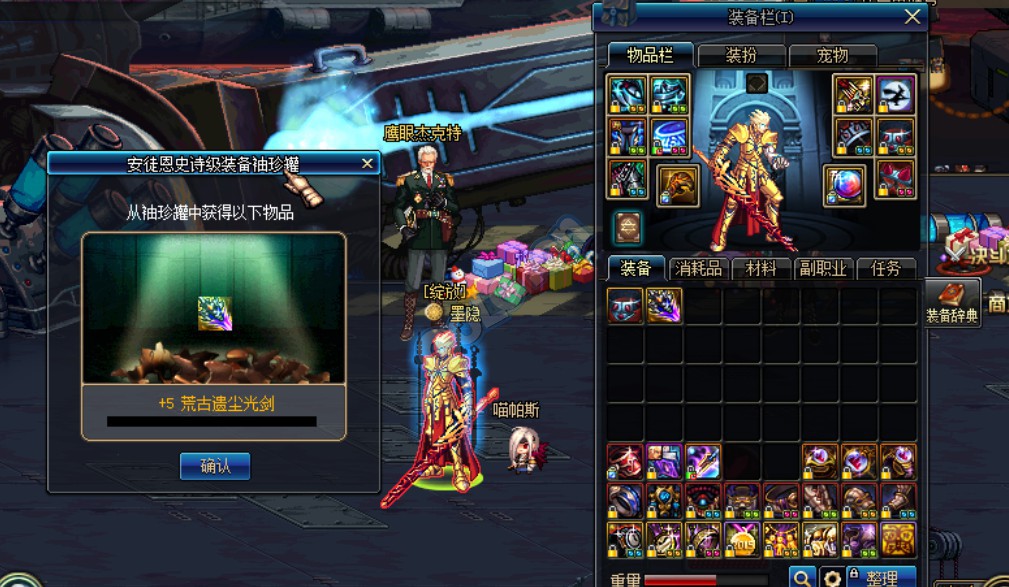
Task: Open the 副职业 category tab
Action: click(x=823, y=268)
